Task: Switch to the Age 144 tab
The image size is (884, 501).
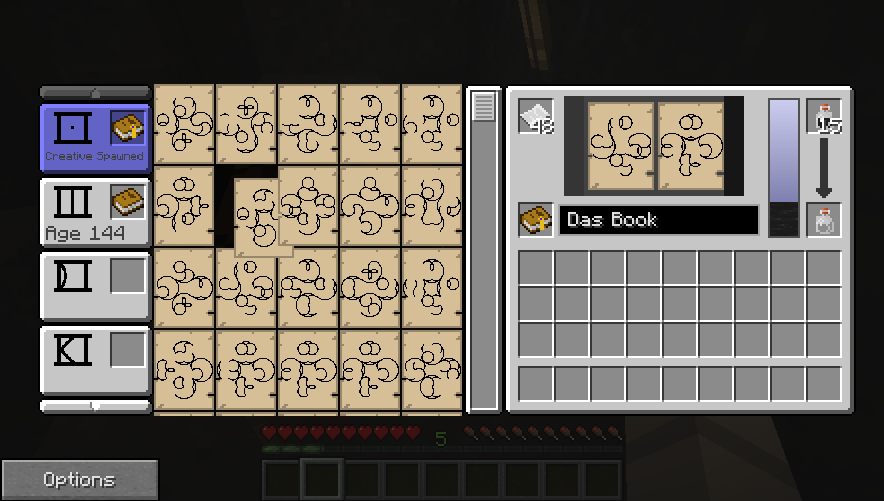Action: point(75,211)
